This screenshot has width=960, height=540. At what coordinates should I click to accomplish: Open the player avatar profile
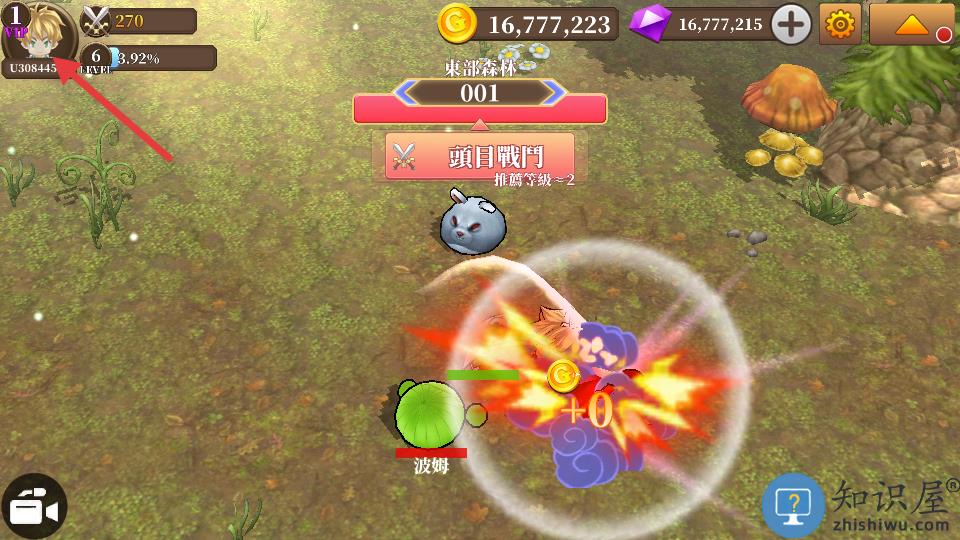pyautogui.click(x=40, y=35)
